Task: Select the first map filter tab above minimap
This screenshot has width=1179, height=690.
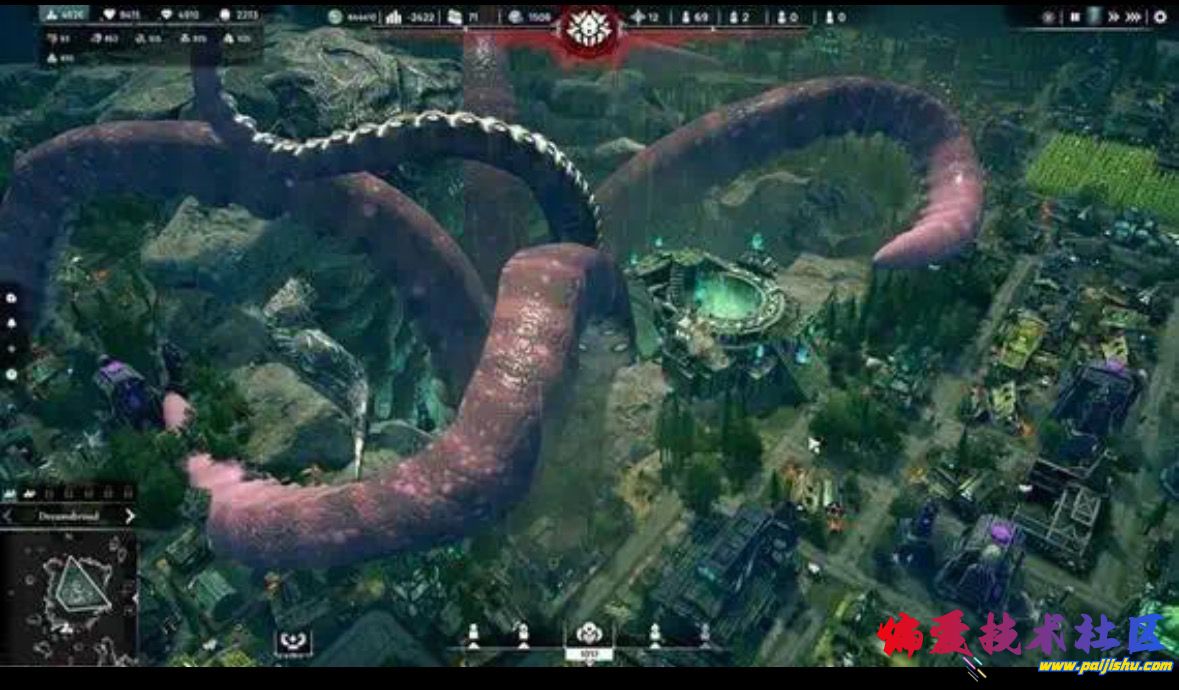Action: [10, 494]
